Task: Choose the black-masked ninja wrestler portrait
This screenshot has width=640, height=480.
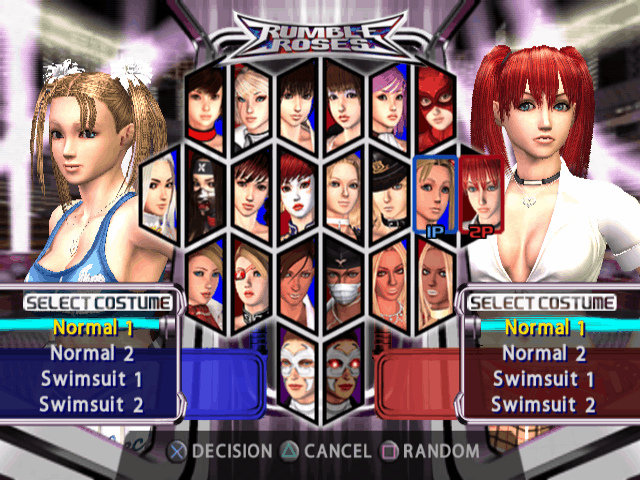Action: click(205, 192)
